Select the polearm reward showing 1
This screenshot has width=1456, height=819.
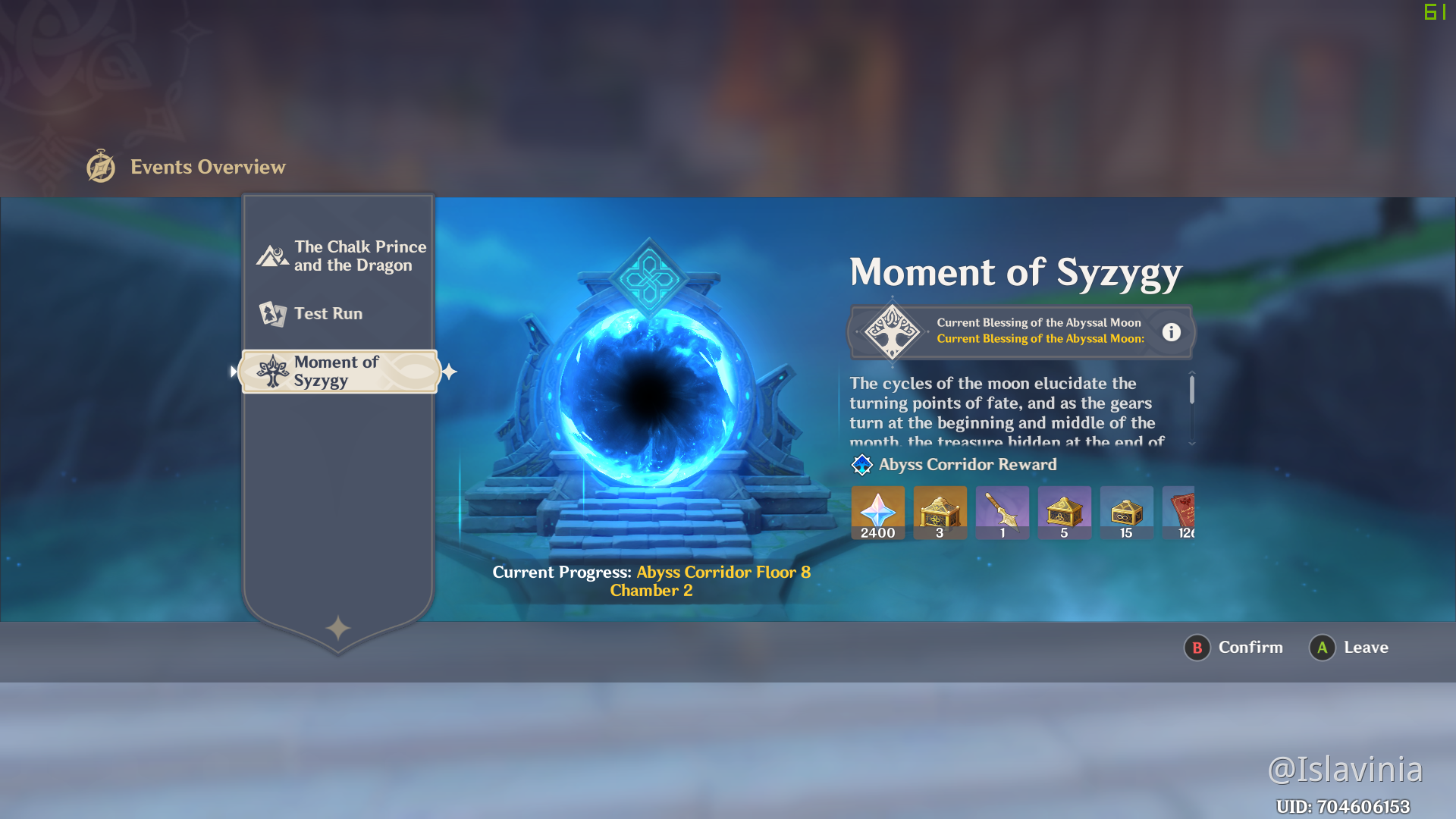click(1002, 512)
